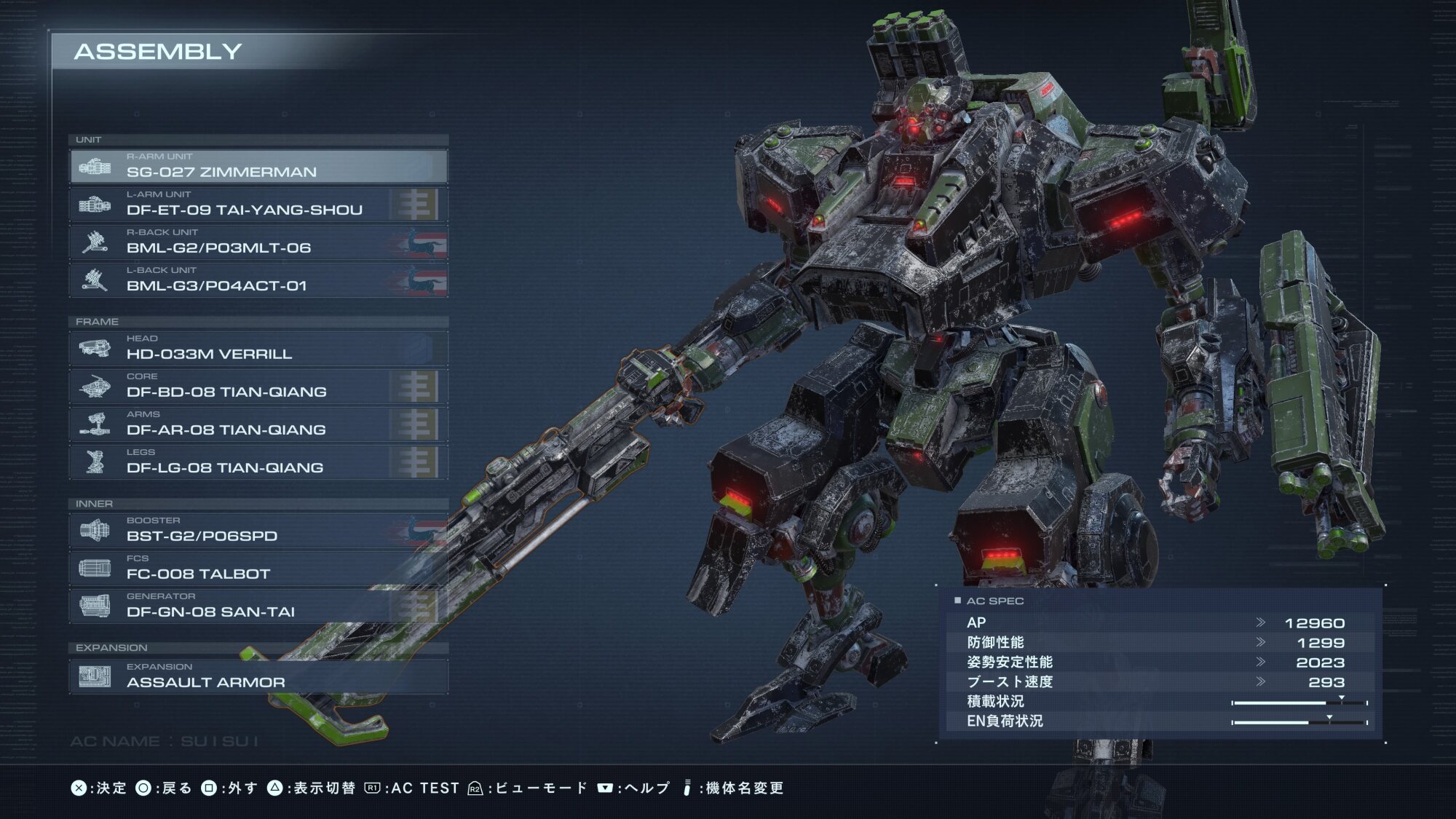The height and width of the screenshot is (819, 1456).
Task: Open the Legs DF-LG-08 TIAN-QIANG slot
Action: pyautogui.click(x=258, y=462)
